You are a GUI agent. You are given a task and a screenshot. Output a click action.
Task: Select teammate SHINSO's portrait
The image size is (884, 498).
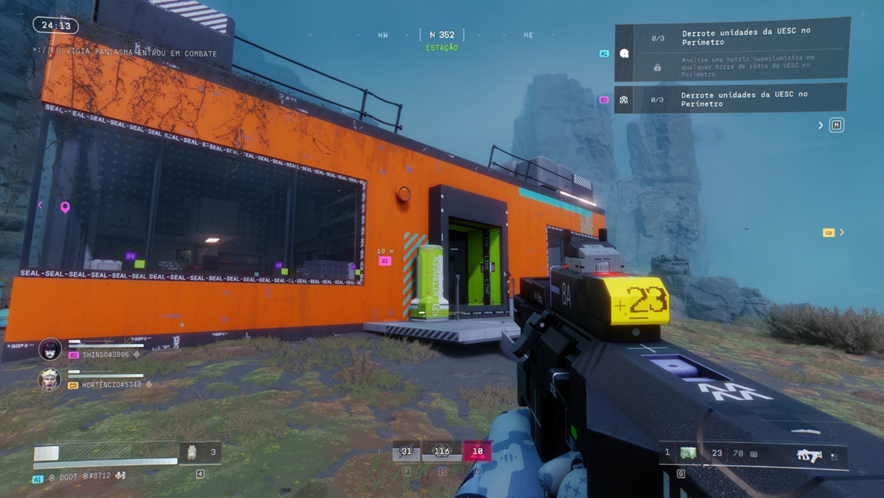[50, 350]
